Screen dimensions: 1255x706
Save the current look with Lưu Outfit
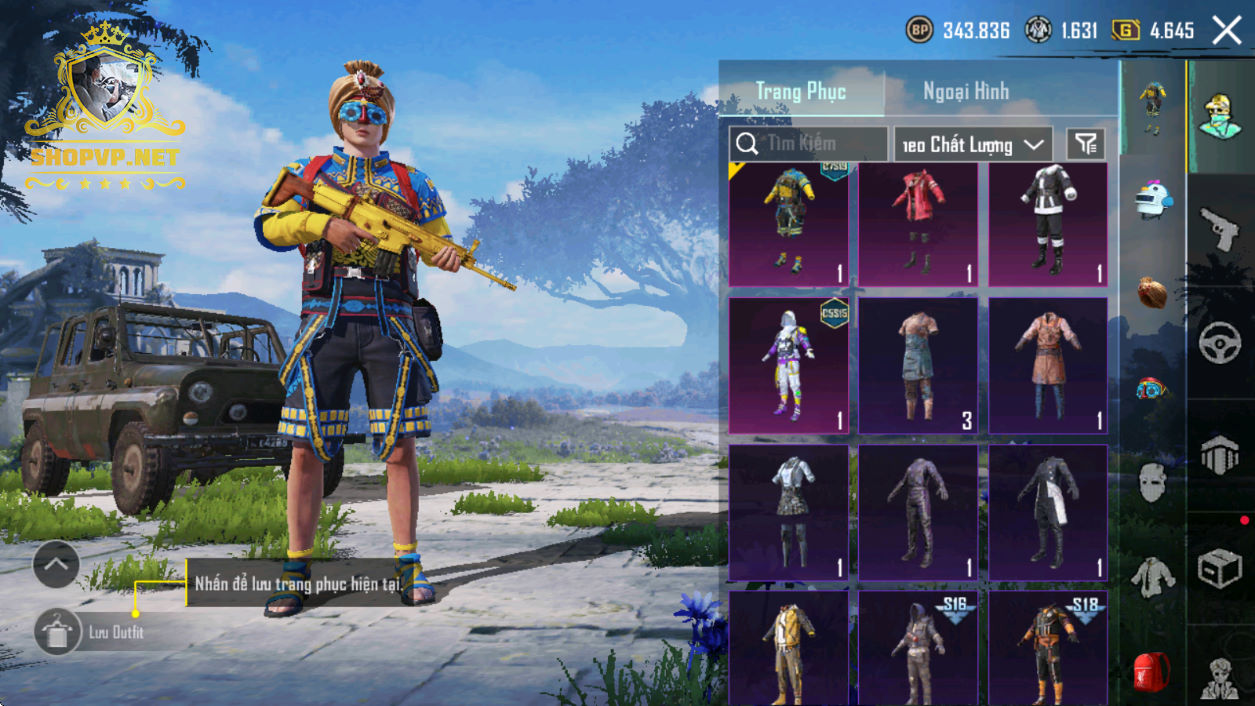click(x=58, y=632)
